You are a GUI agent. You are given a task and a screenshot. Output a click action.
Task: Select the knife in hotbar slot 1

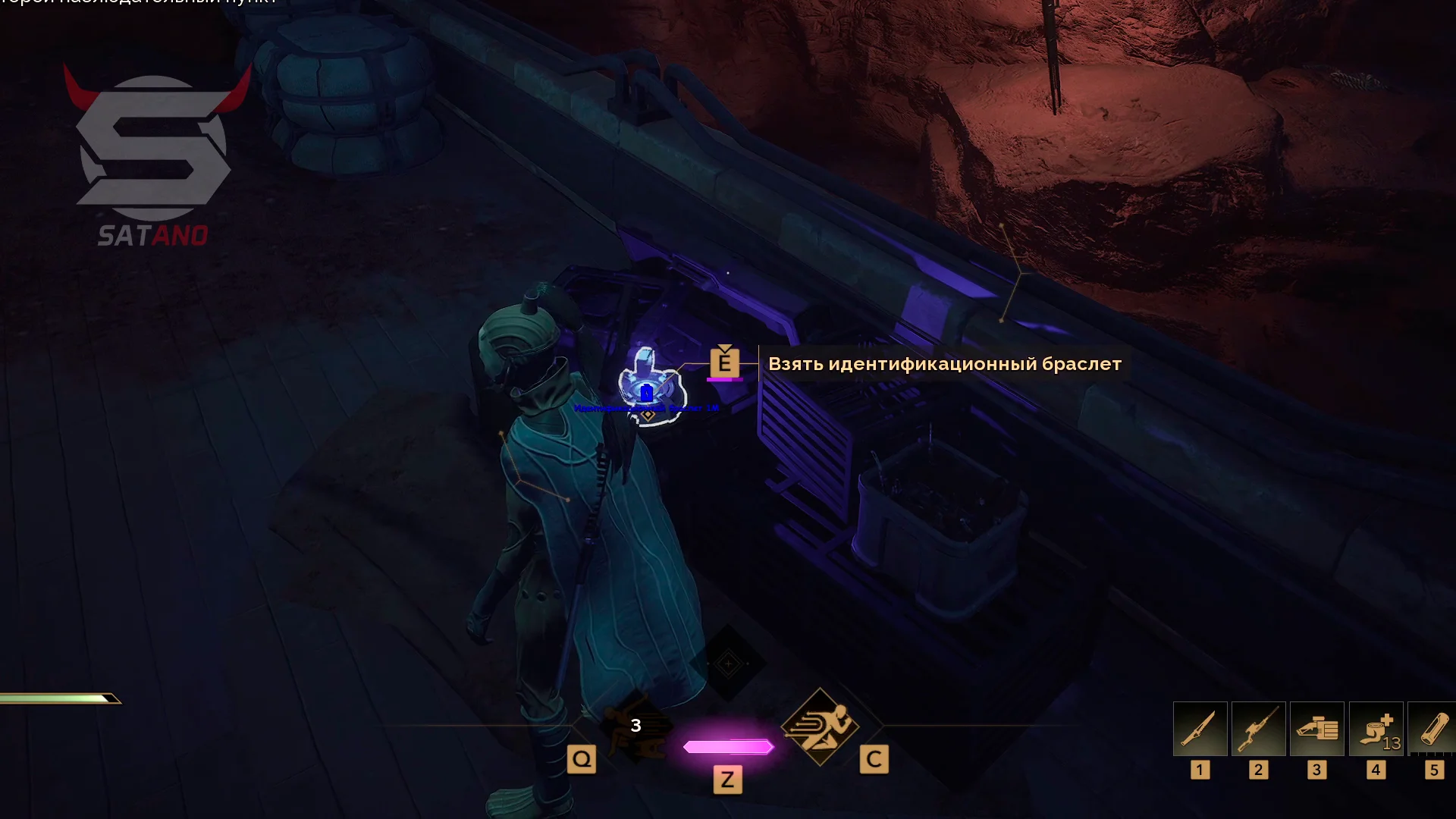1200,729
